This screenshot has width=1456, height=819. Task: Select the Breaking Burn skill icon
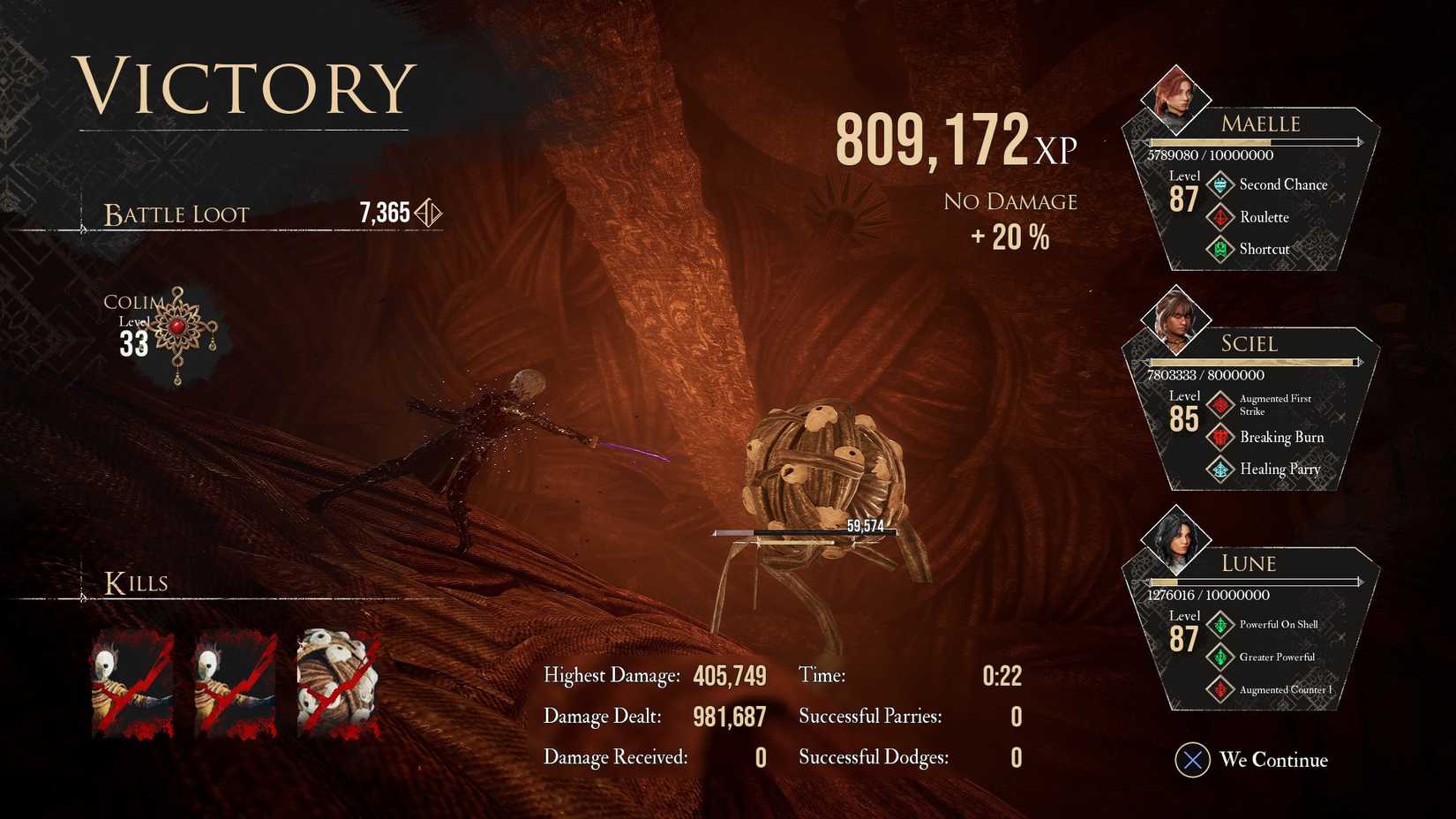click(x=1220, y=437)
